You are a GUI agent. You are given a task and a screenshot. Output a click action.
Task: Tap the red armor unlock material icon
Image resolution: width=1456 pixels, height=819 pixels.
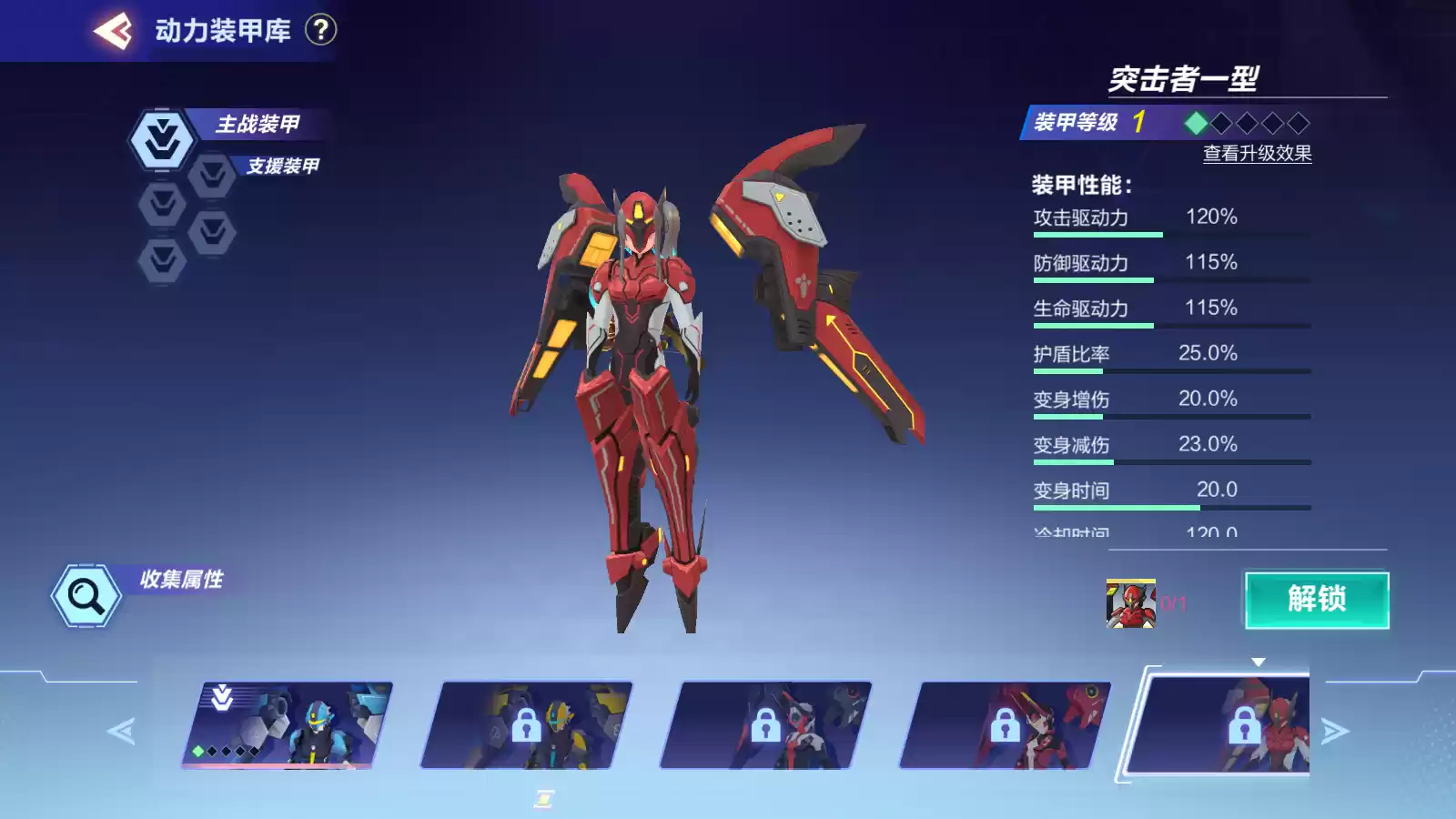[x=1130, y=603]
